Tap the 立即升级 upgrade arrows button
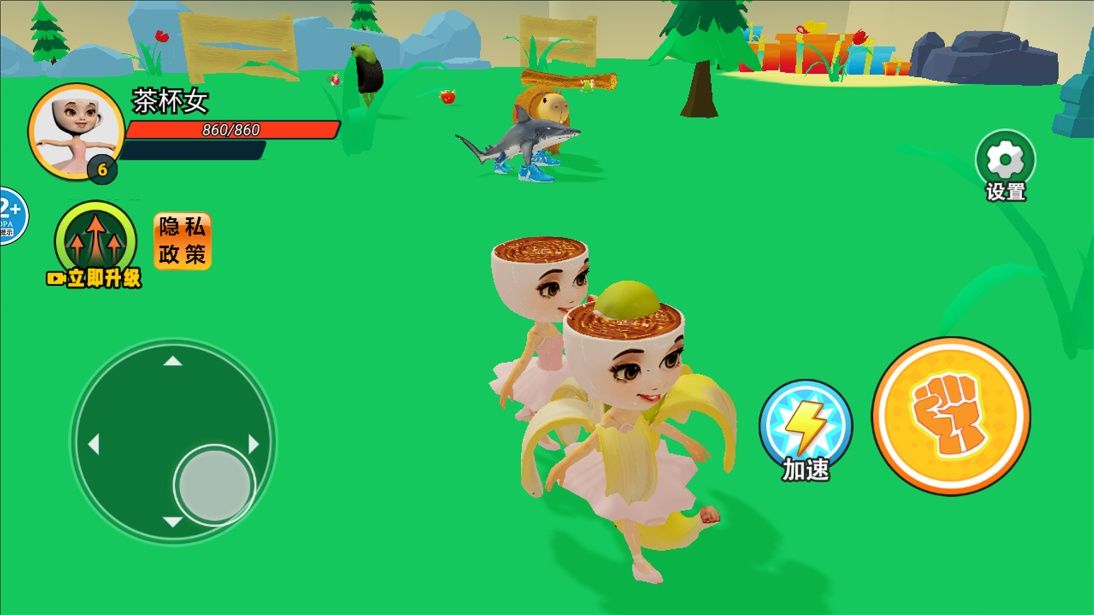This screenshot has width=1094, height=615. coord(96,238)
